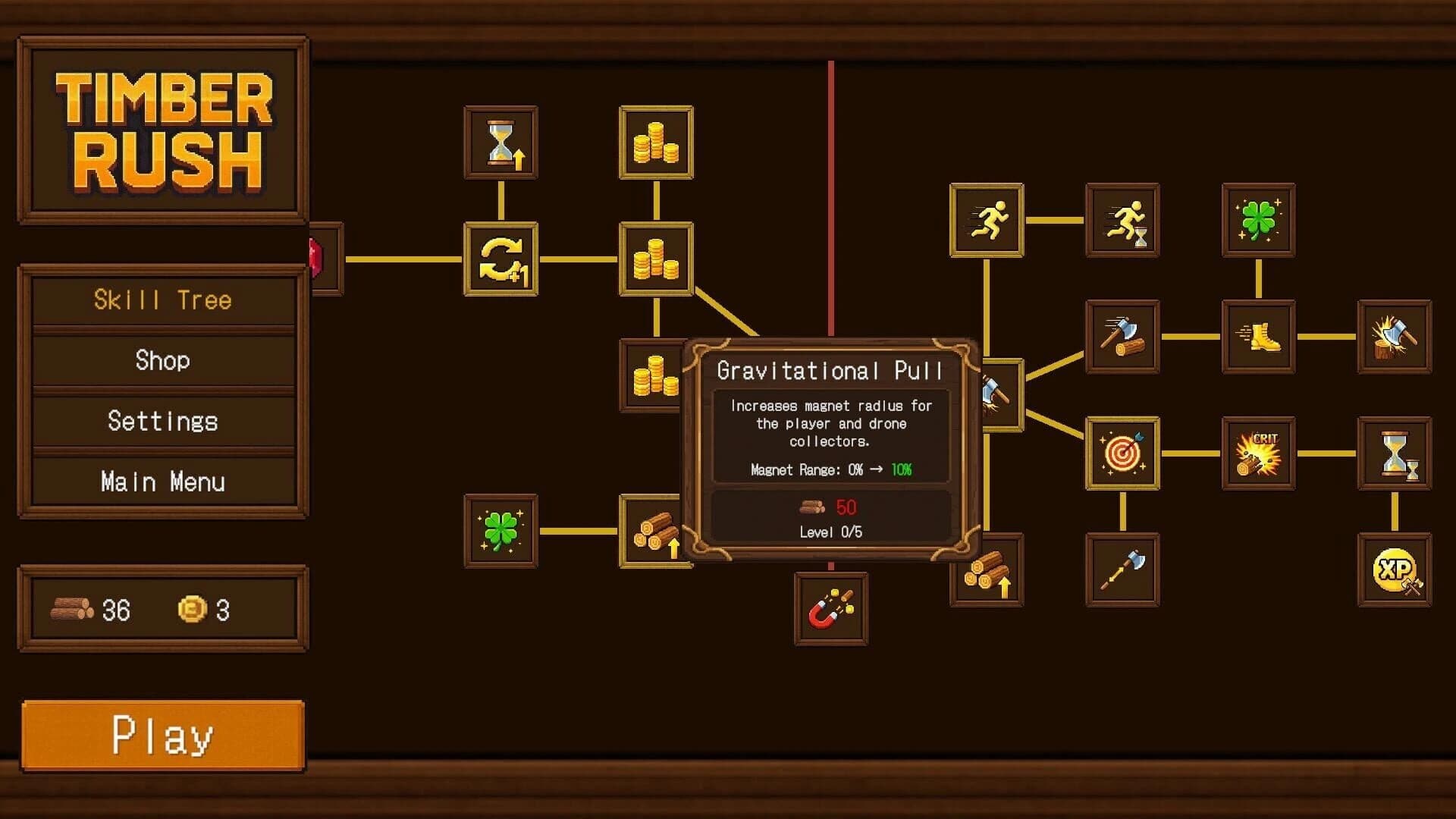Open the hourglass time-boost skill node
This screenshot has width=1456, height=819.
pos(500,143)
